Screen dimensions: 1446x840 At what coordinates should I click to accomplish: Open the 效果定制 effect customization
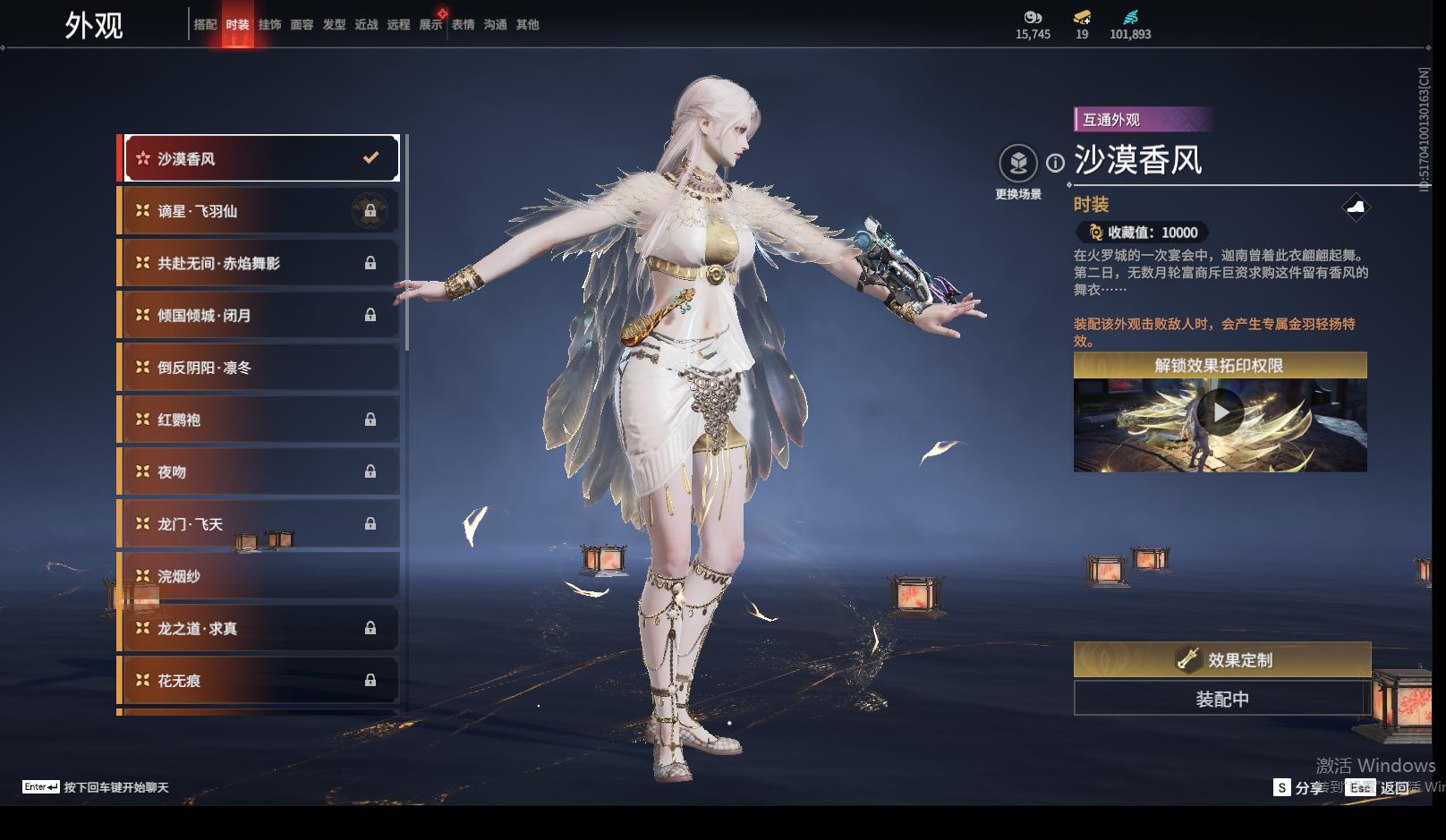(1222, 660)
